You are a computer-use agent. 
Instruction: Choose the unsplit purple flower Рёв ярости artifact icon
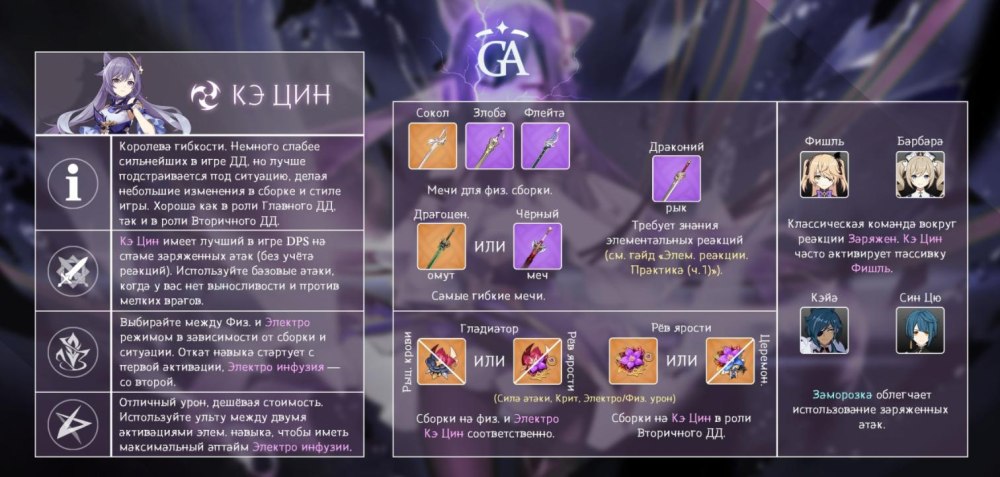click(634, 362)
